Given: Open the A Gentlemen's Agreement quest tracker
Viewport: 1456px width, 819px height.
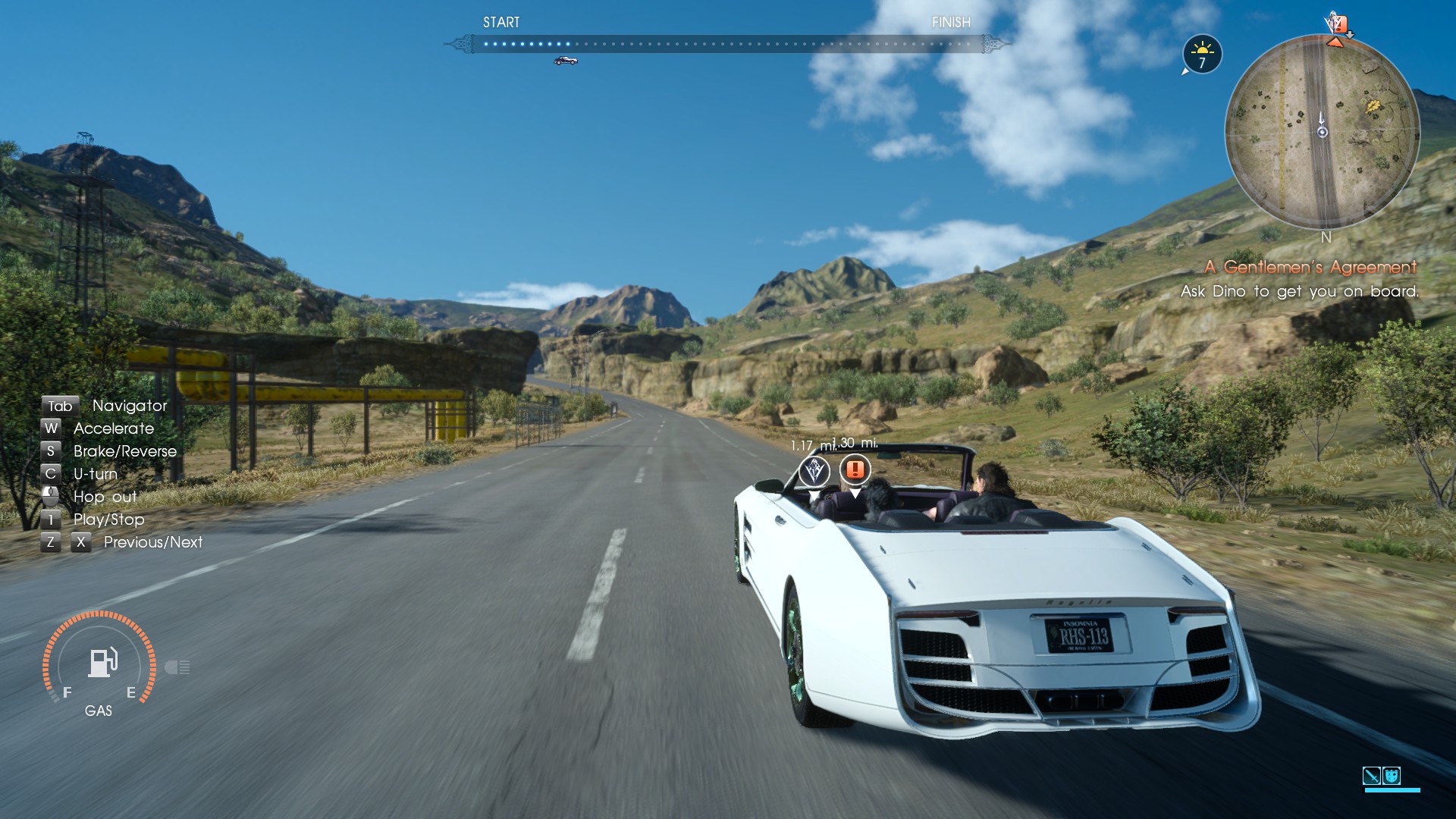Looking at the screenshot, I should [x=1310, y=267].
